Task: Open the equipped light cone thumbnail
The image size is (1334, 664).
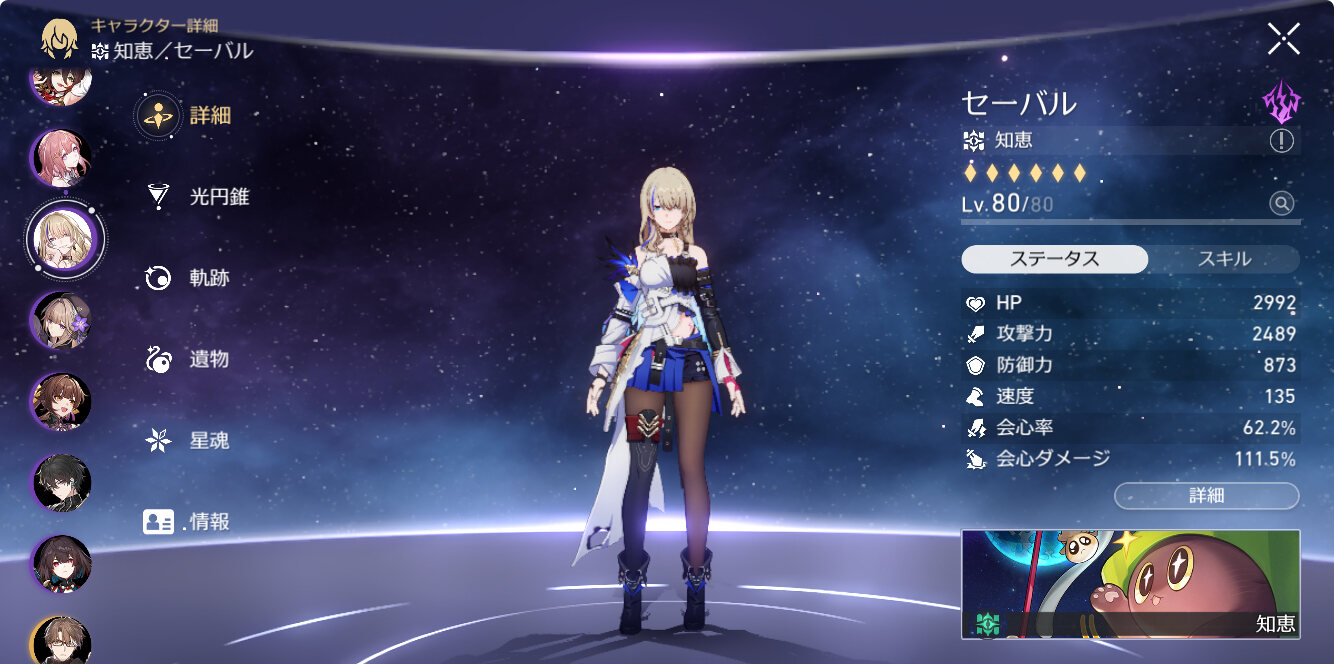Action: pos(1130,584)
